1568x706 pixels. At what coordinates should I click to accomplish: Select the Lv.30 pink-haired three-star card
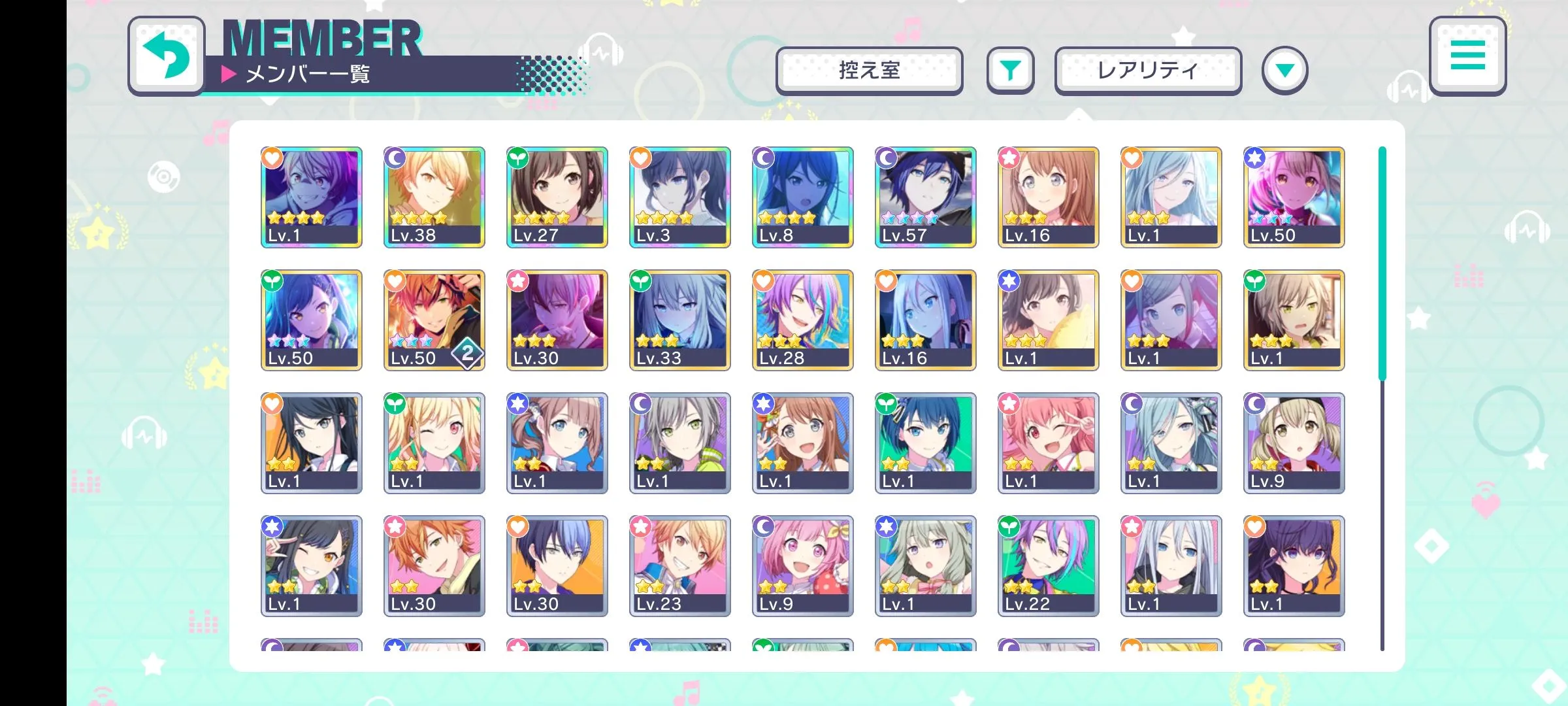pyautogui.click(x=557, y=320)
